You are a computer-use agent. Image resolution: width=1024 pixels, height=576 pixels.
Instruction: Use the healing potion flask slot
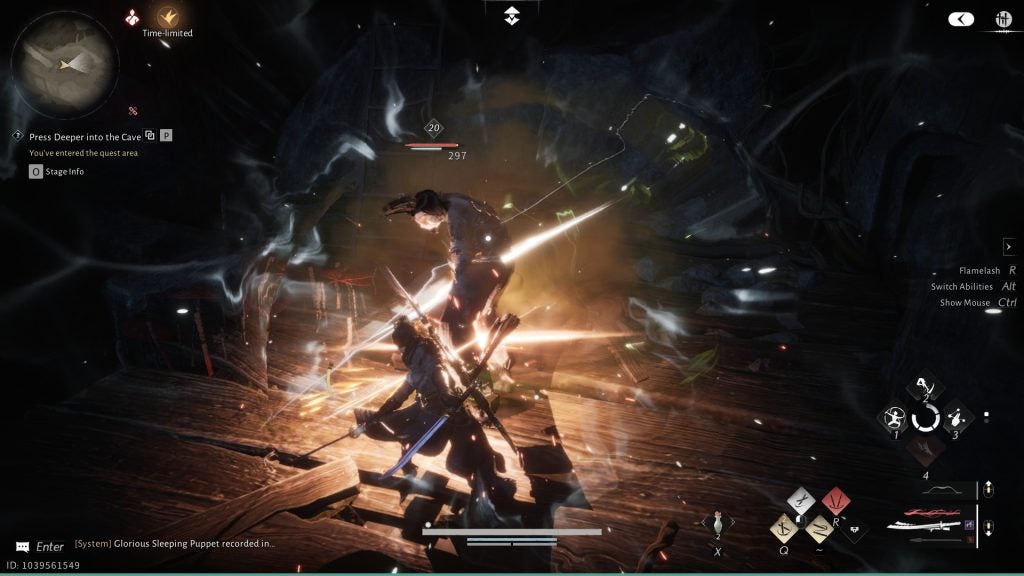(718, 522)
